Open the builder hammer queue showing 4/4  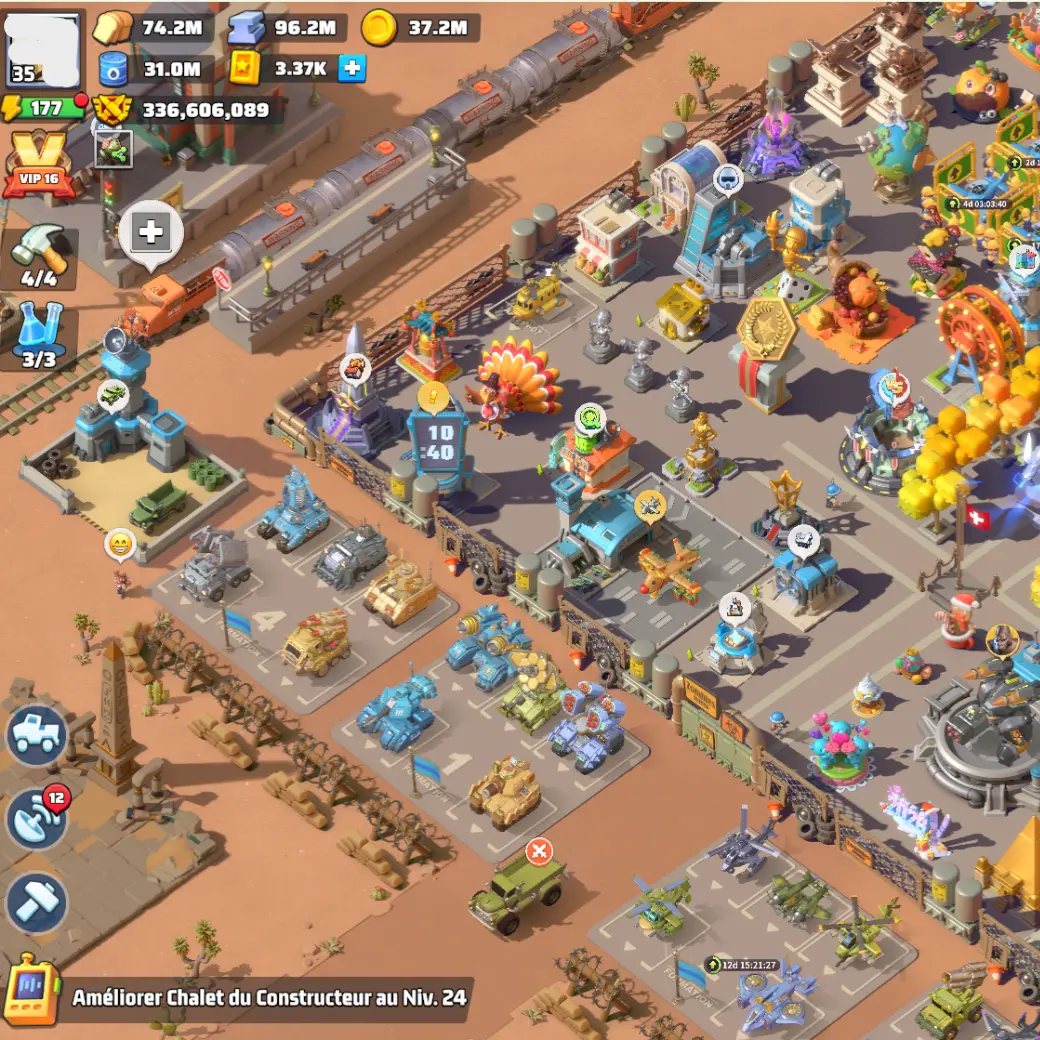pyautogui.click(x=40, y=257)
